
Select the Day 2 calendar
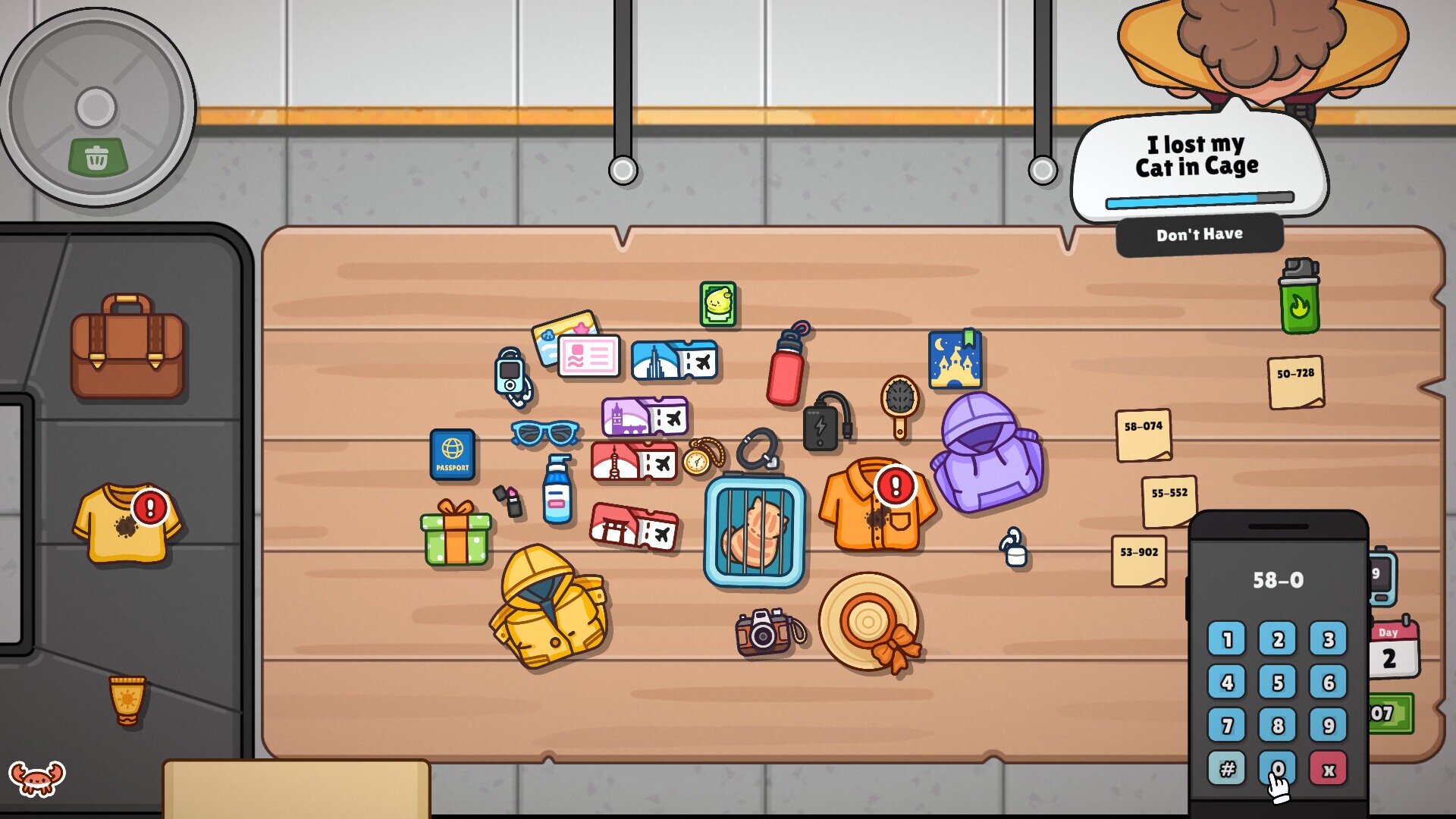(x=1394, y=645)
